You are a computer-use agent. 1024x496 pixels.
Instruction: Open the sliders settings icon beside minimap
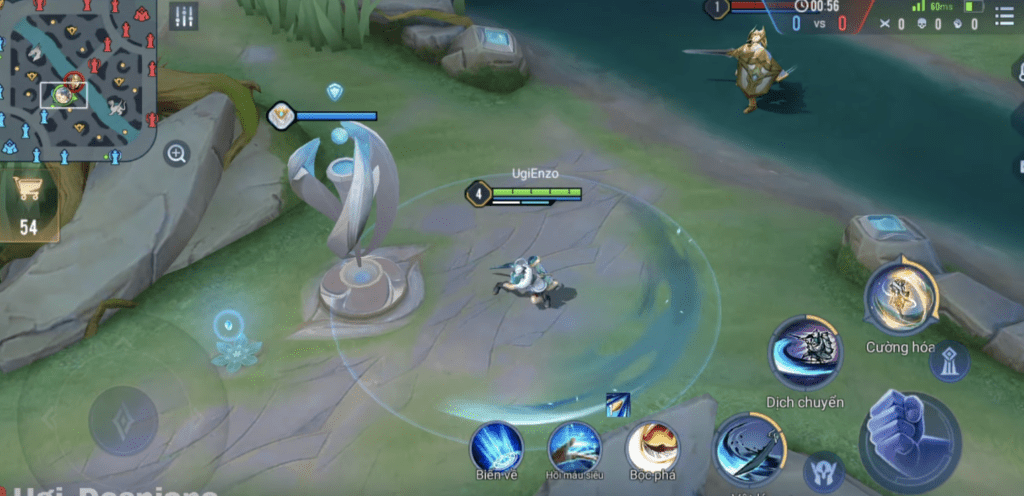click(x=183, y=17)
